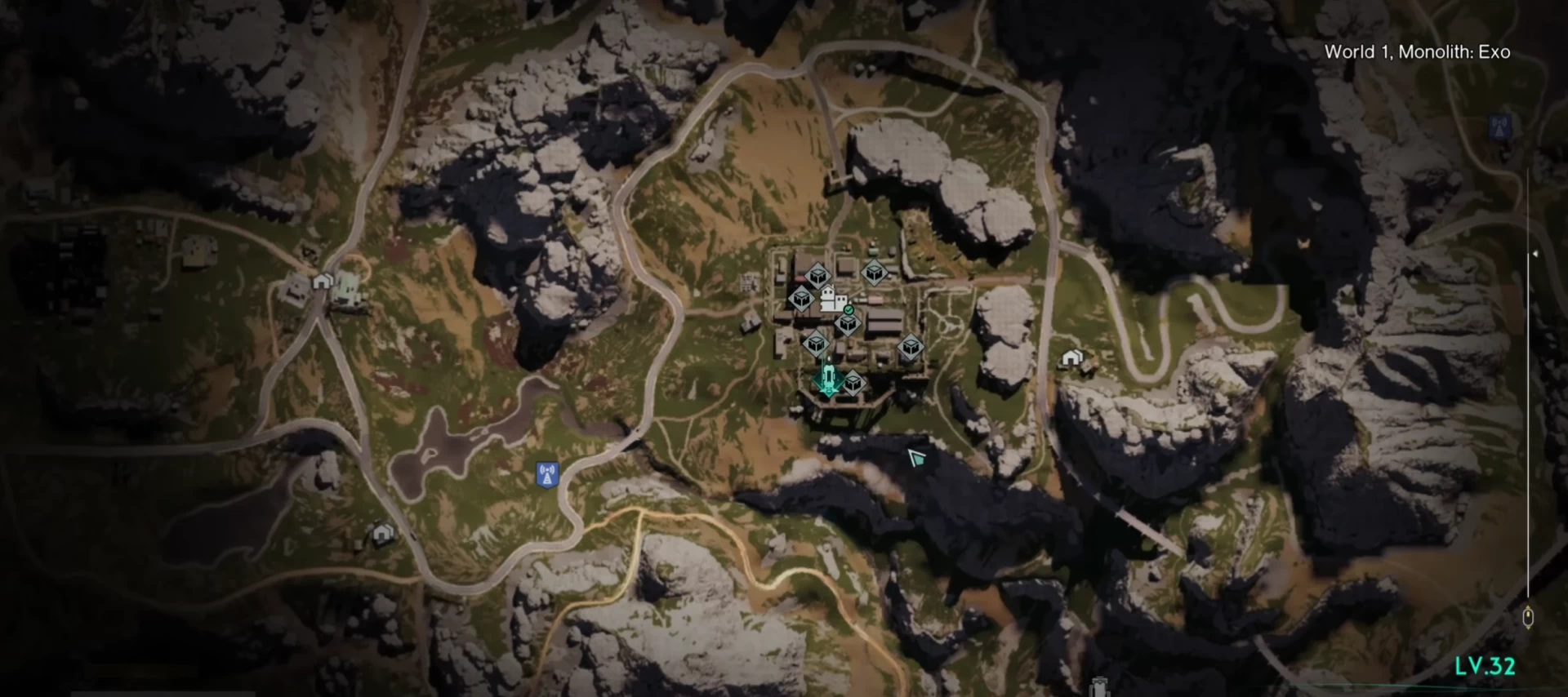The width and height of the screenshot is (1568, 697).
Task: Select the house marker at the western road junction
Action: coord(323,282)
